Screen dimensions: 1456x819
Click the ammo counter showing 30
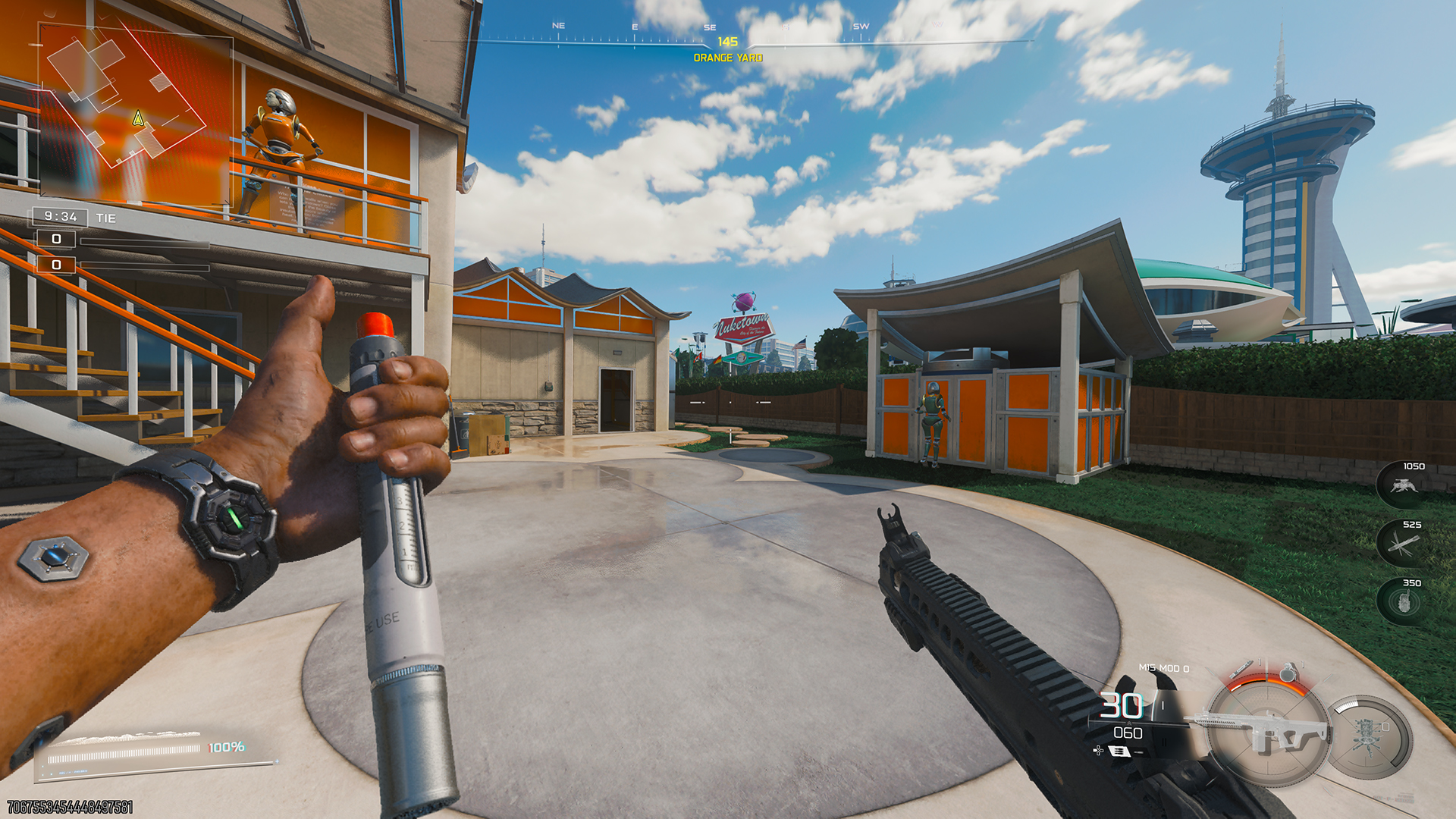[1122, 707]
